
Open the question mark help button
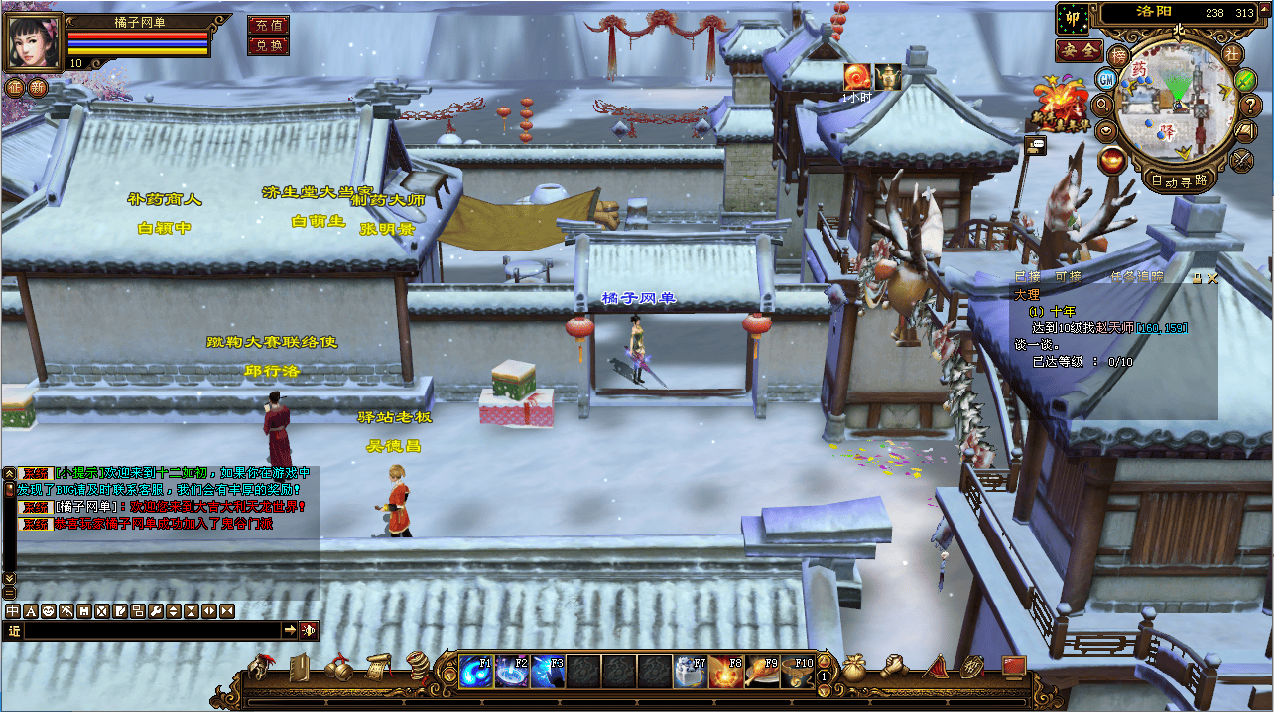point(1249,104)
